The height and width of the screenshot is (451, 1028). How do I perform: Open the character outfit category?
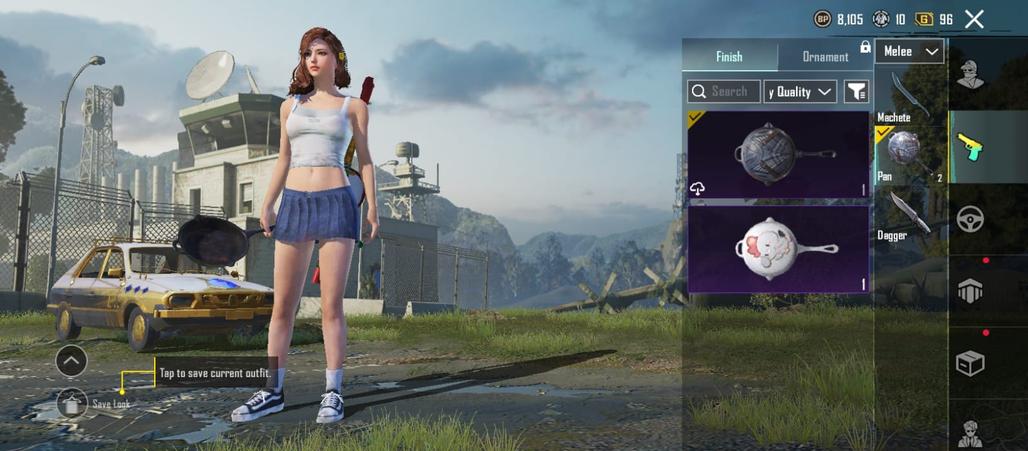click(970, 76)
